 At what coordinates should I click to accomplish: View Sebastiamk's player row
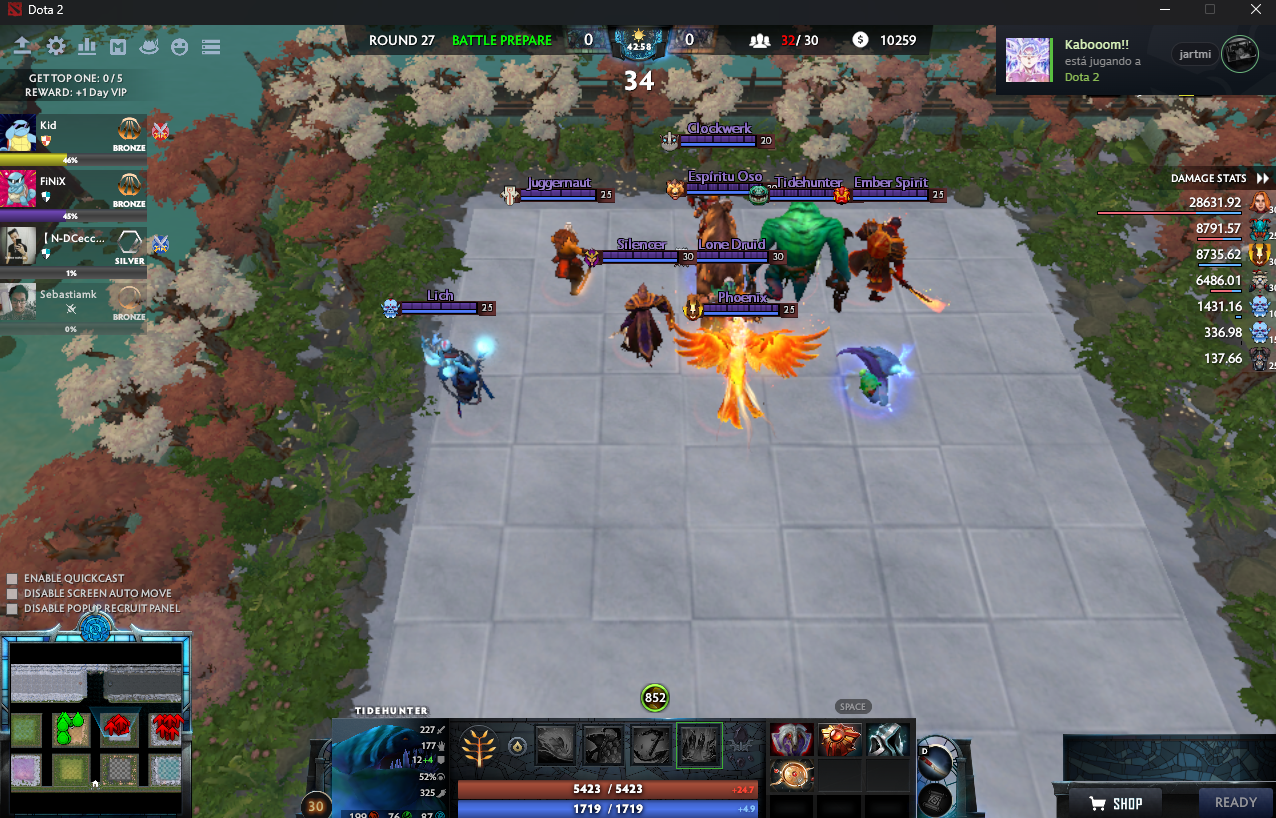point(73,301)
